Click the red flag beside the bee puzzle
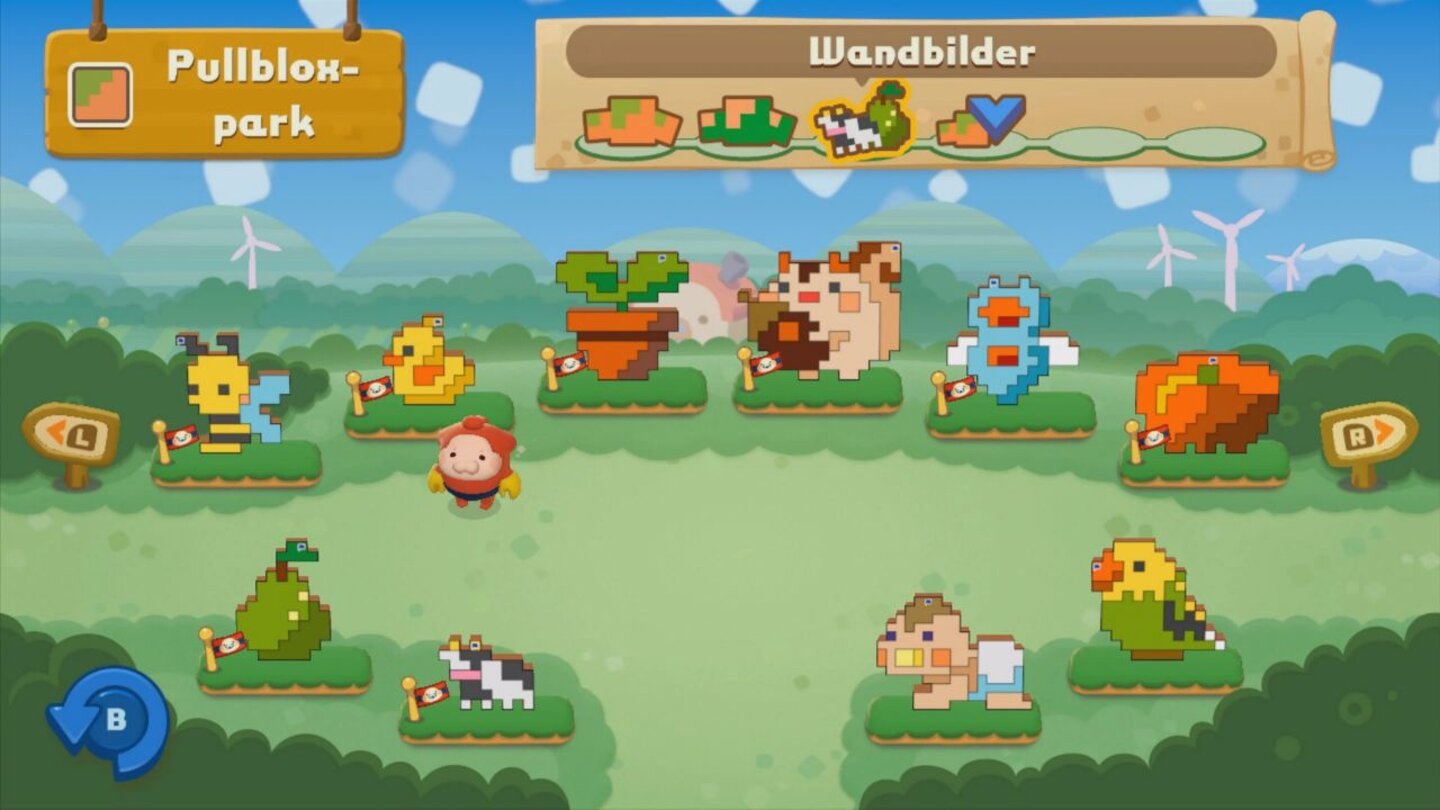 (180, 437)
